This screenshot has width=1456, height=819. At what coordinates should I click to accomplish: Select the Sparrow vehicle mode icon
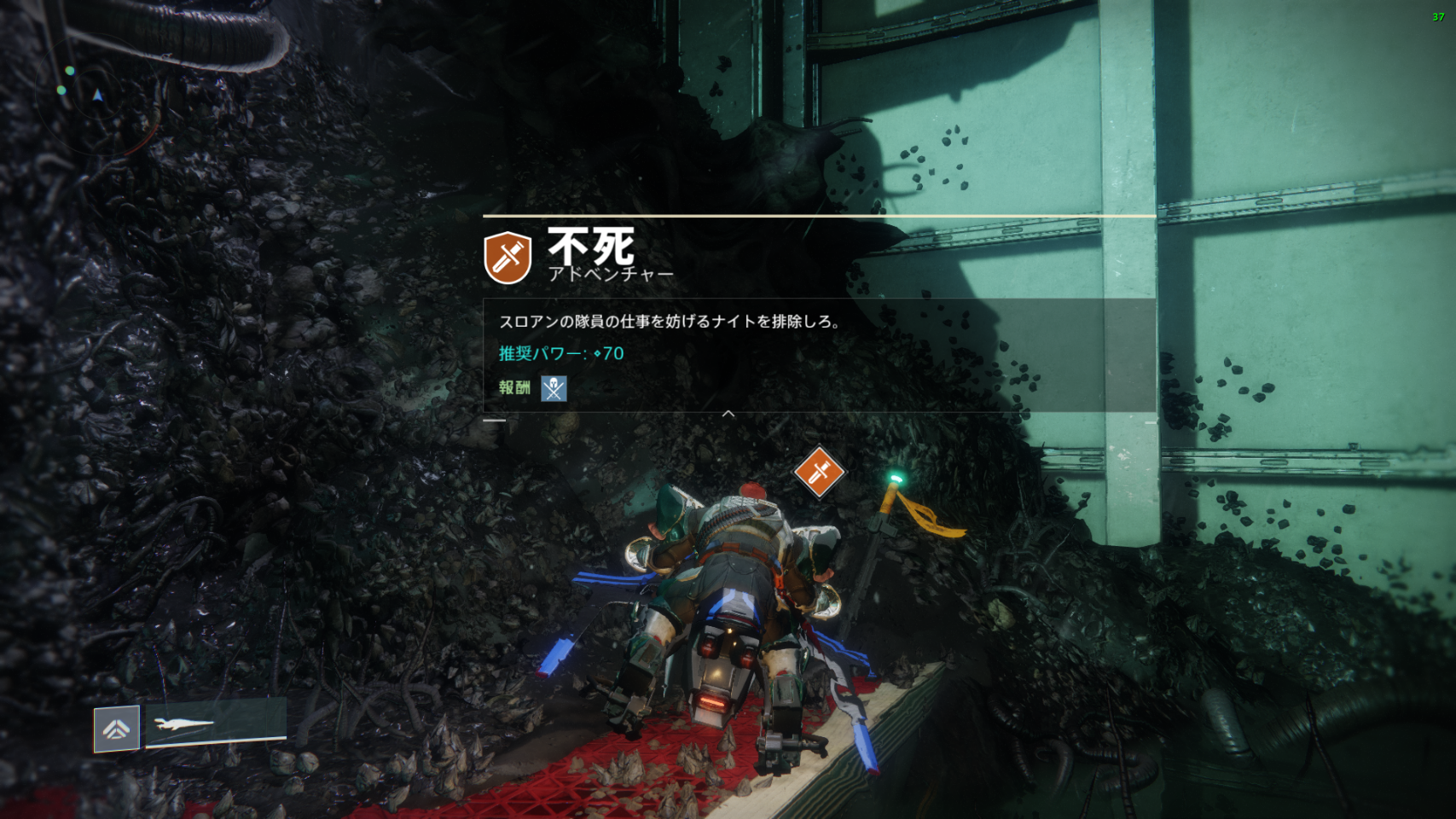117,729
